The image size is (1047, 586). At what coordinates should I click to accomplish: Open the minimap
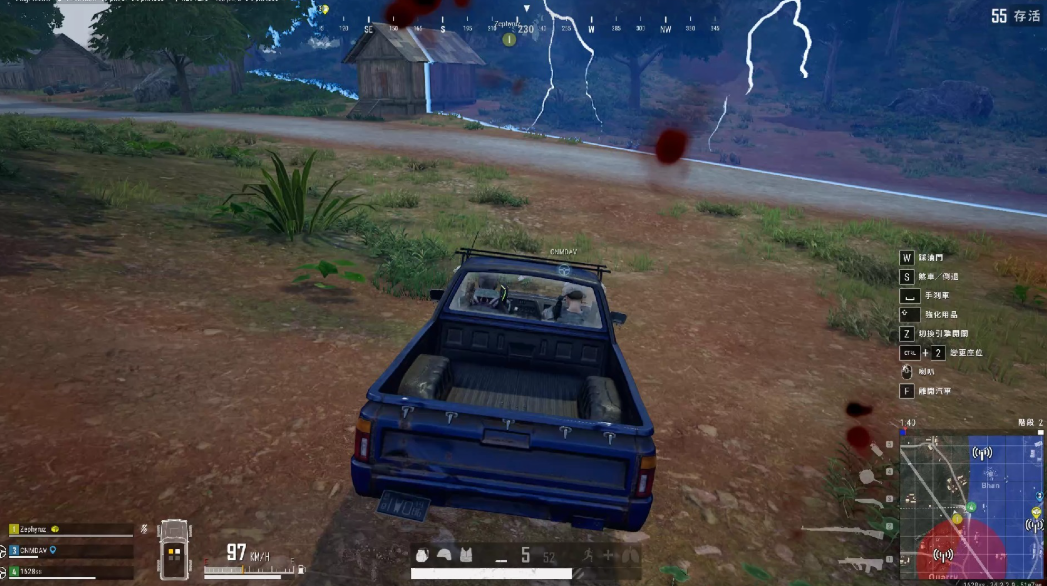tap(972, 505)
